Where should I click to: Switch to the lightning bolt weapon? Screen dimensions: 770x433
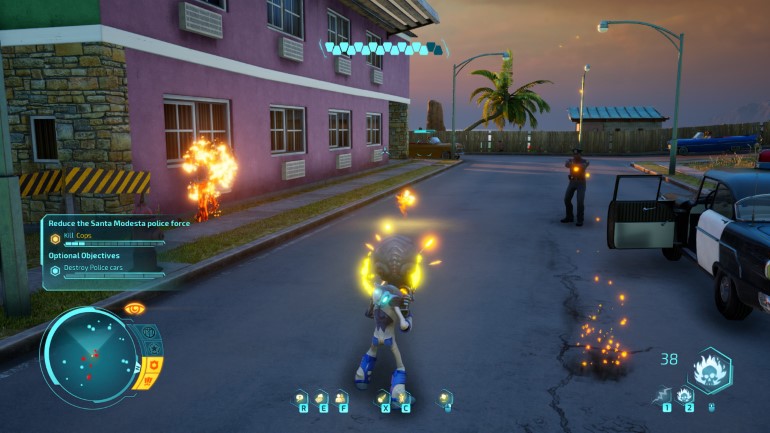pos(664,395)
